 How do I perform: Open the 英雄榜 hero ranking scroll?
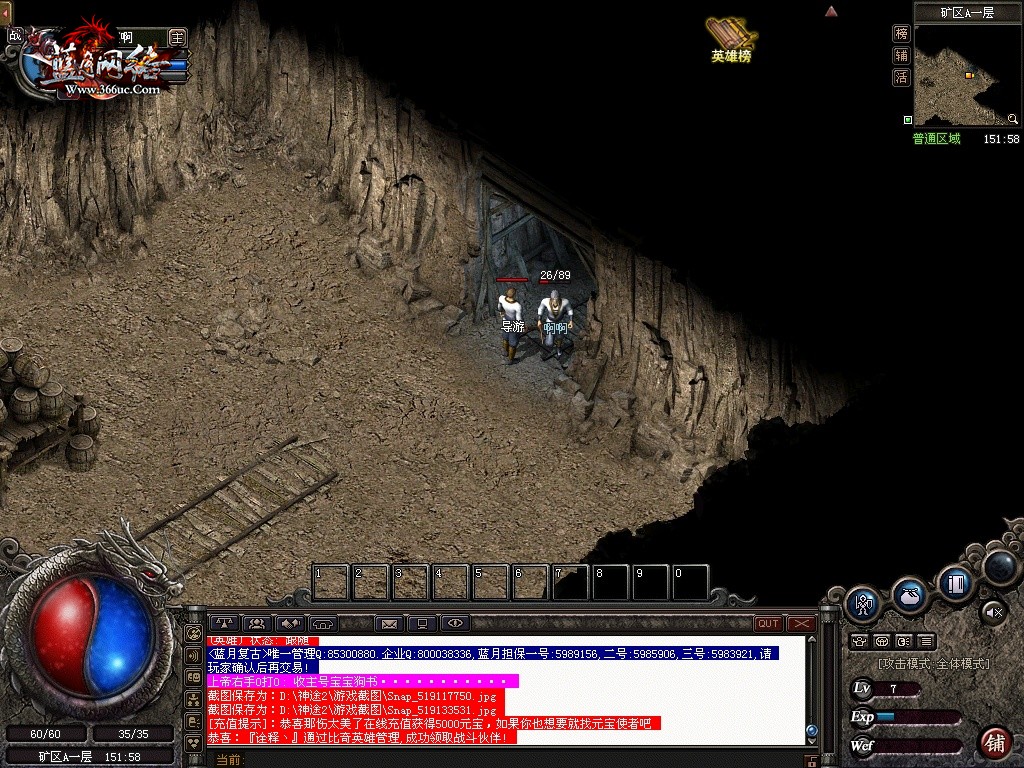730,38
